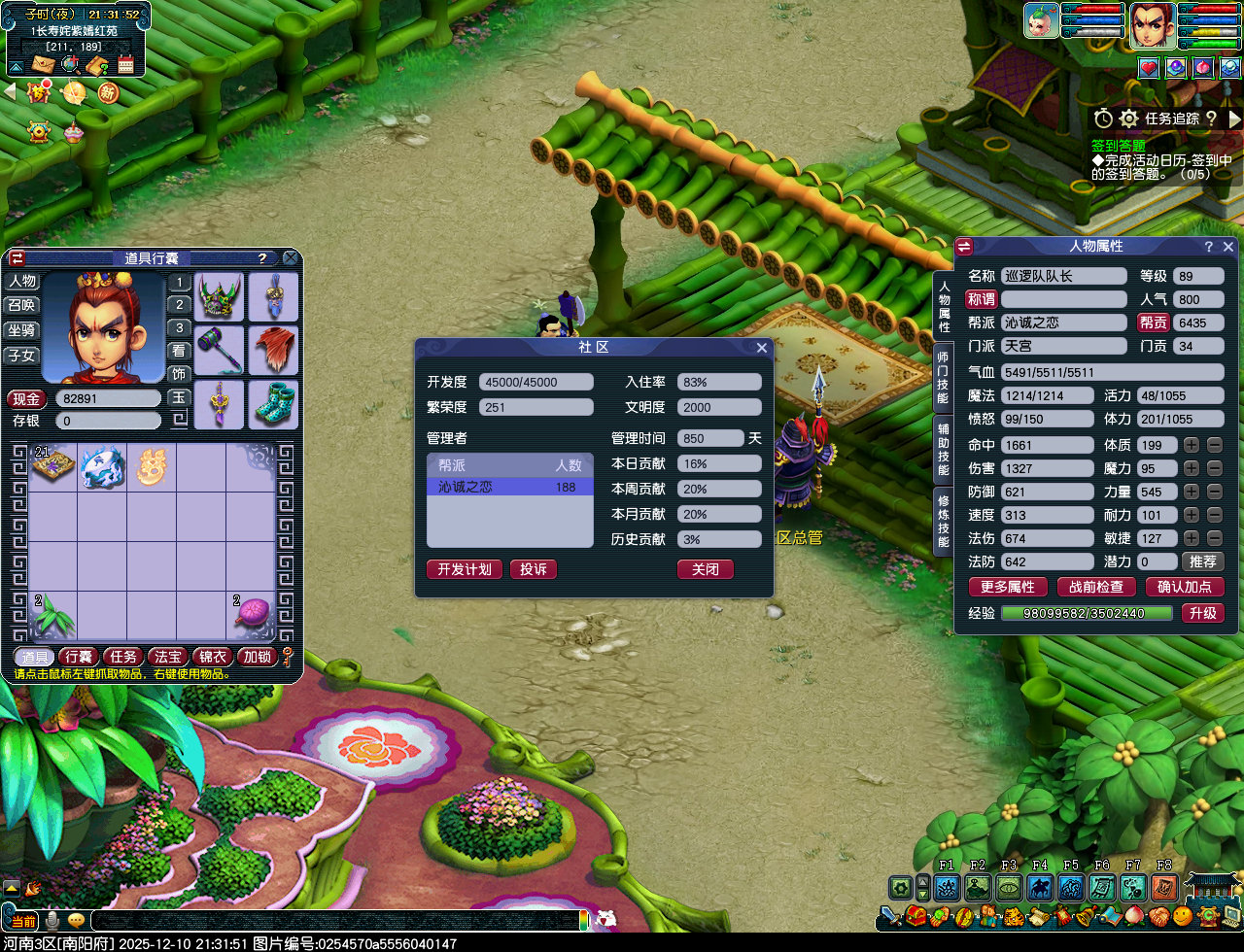Click the 推荐 recommend button
The width and height of the screenshot is (1244, 952).
click(x=1202, y=561)
